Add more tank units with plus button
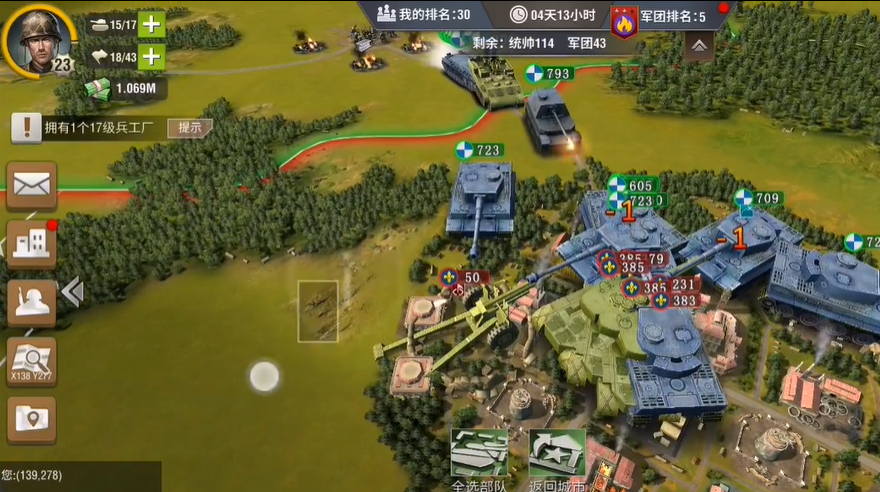This screenshot has width=880, height=492. click(151, 24)
